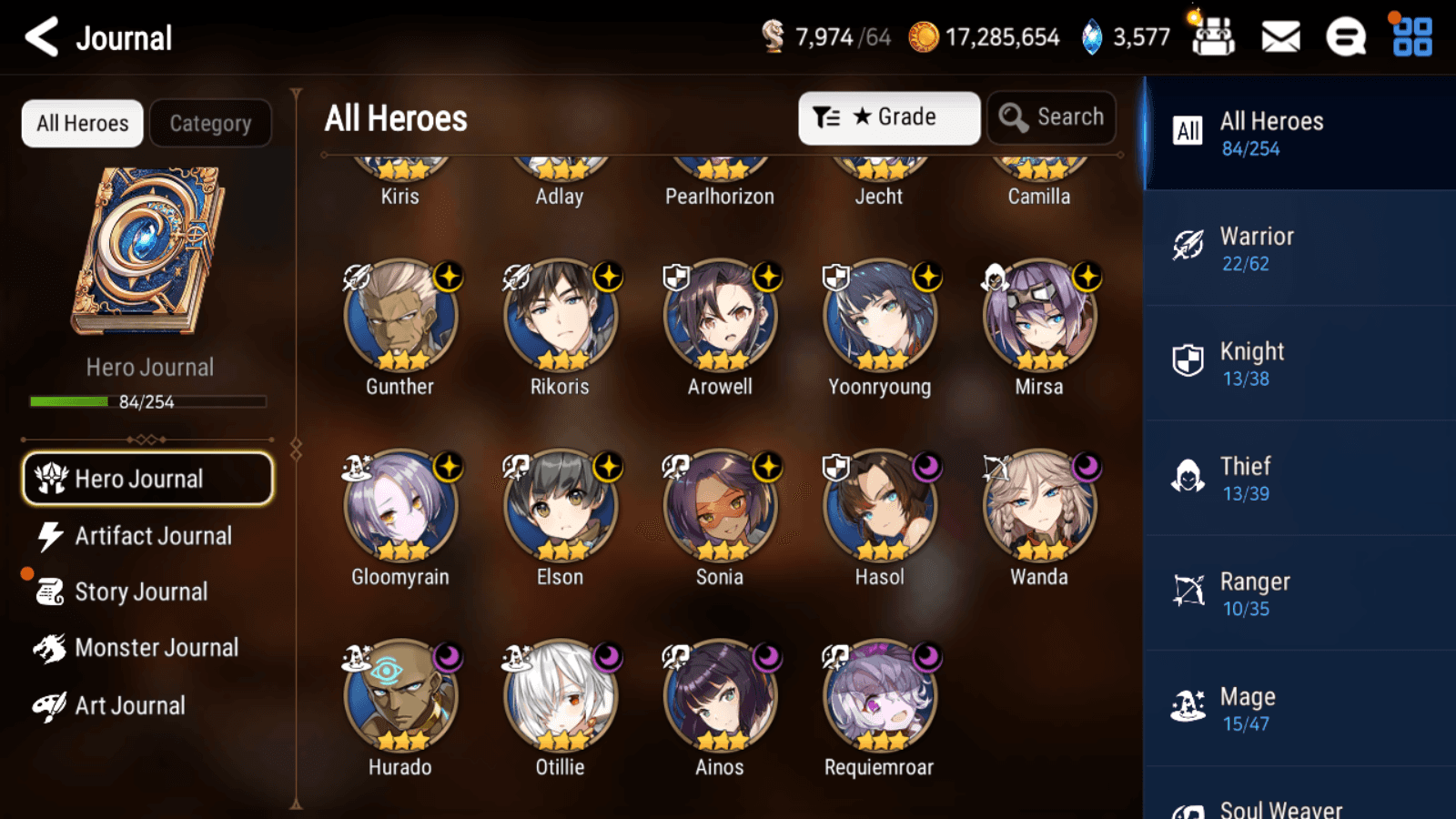Open the Artifact Journal
Image resolution: width=1456 pixels, height=819 pixels.
152,536
